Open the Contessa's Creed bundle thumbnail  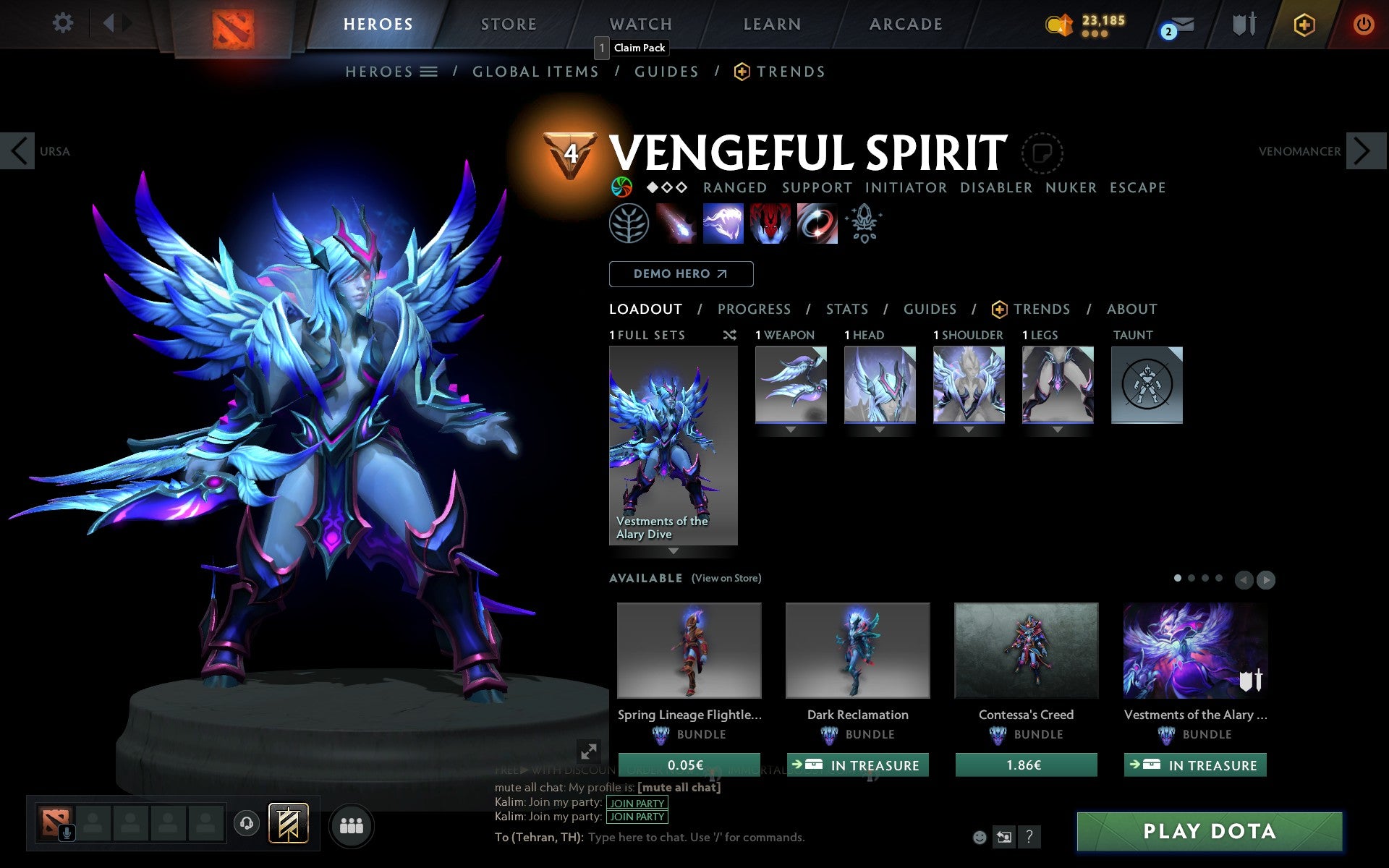click(x=1025, y=650)
